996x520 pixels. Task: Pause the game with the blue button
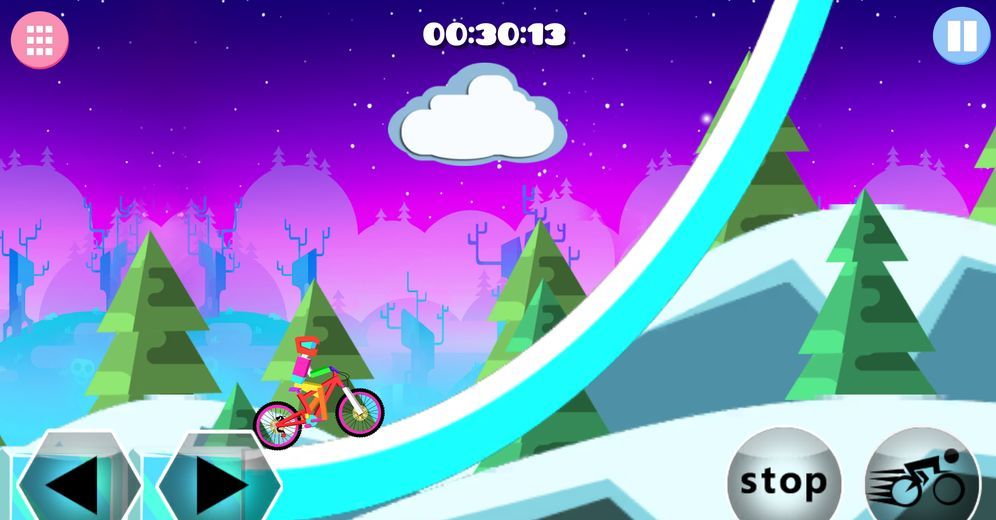click(x=961, y=36)
